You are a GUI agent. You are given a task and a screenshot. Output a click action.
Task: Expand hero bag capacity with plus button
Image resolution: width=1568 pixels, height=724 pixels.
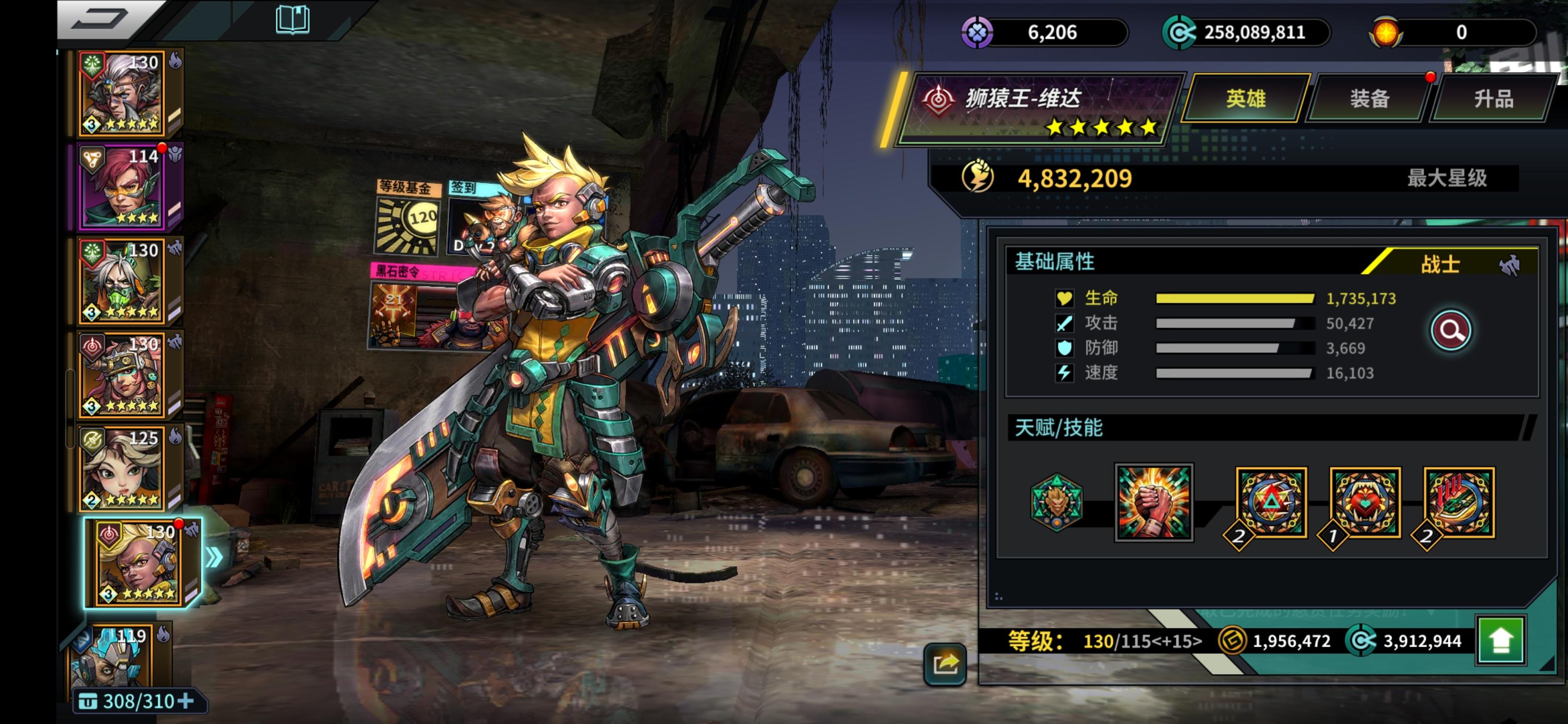[x=186, y=701]
